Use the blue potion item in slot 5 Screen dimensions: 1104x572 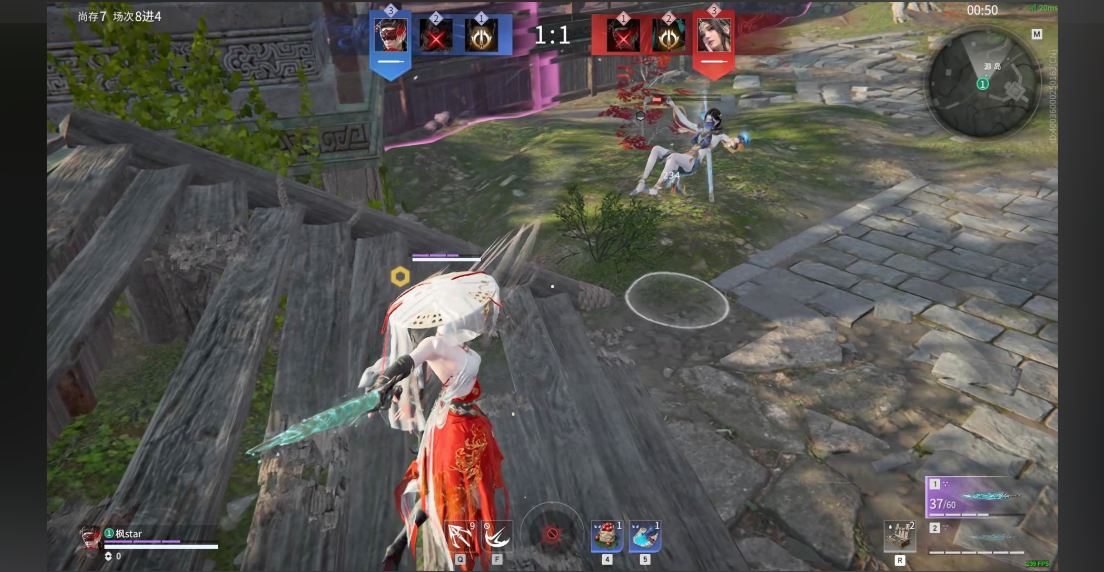(x=645, y=536)
